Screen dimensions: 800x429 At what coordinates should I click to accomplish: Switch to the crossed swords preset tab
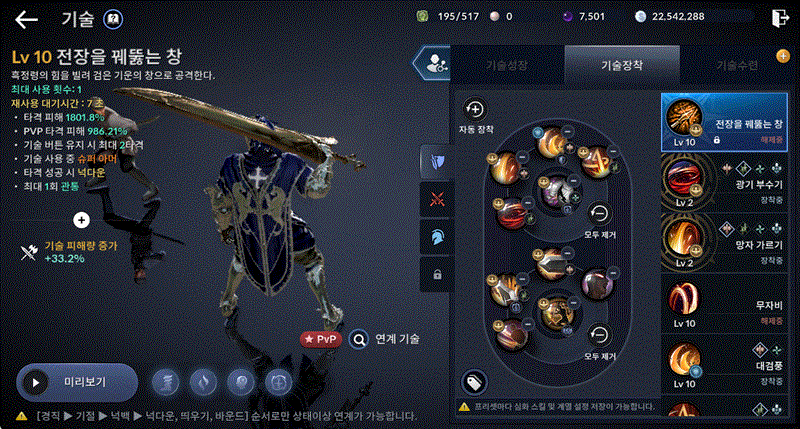point(436,198)
